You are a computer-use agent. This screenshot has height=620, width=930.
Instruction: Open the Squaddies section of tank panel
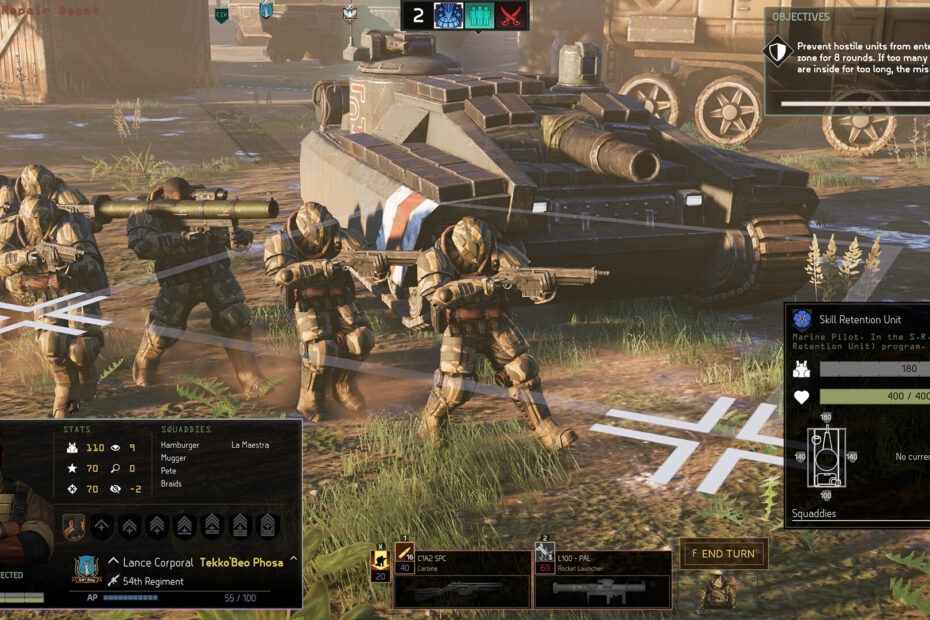click(x=813, y=514)
